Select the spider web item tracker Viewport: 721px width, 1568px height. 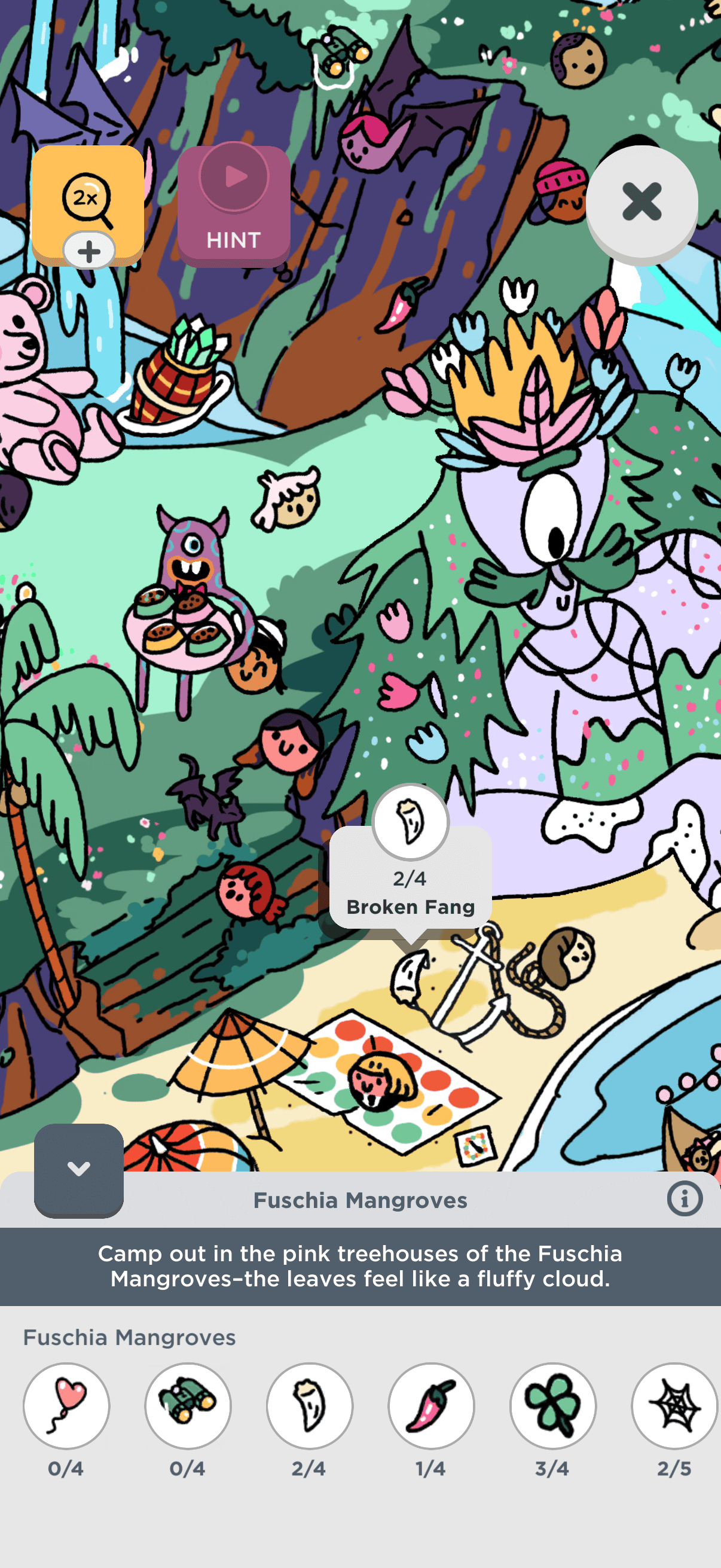pyautogui.click(x=674, y=1405)
